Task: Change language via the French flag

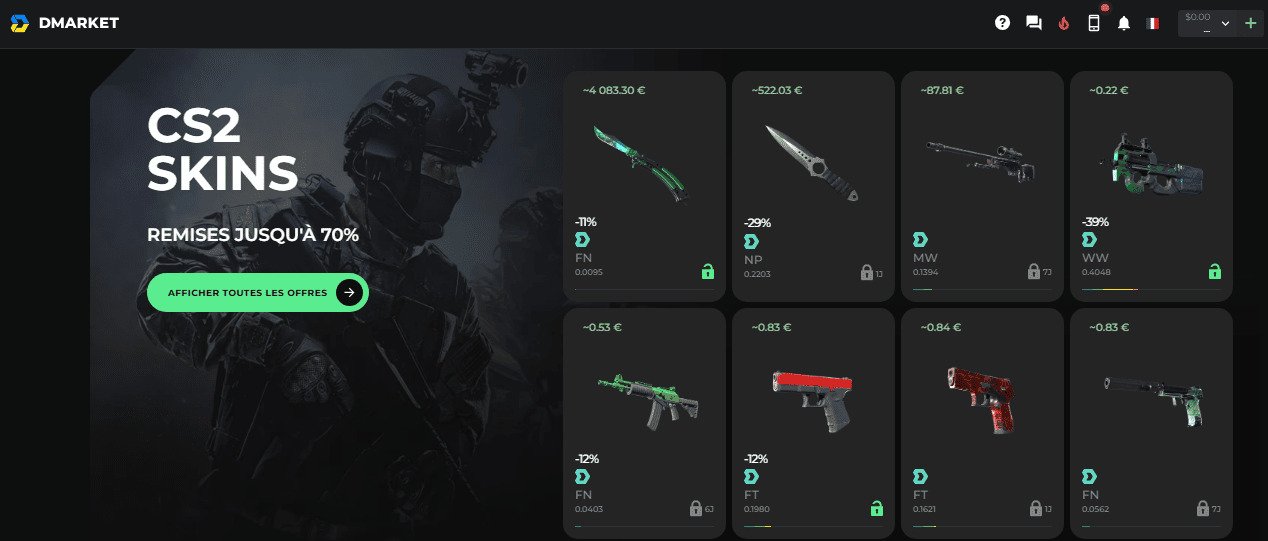Action: click(x=1152, y=23)
